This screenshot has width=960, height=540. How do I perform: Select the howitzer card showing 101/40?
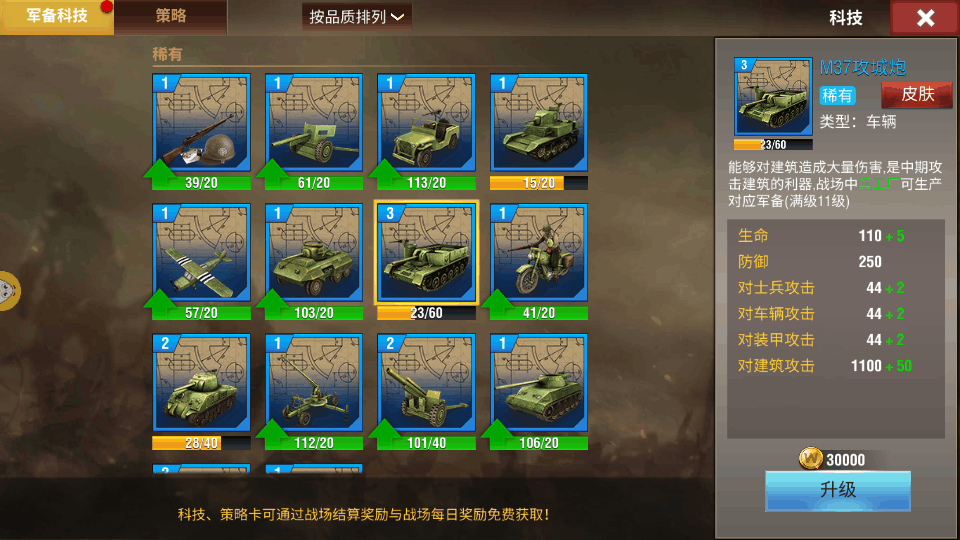[426, 385]
